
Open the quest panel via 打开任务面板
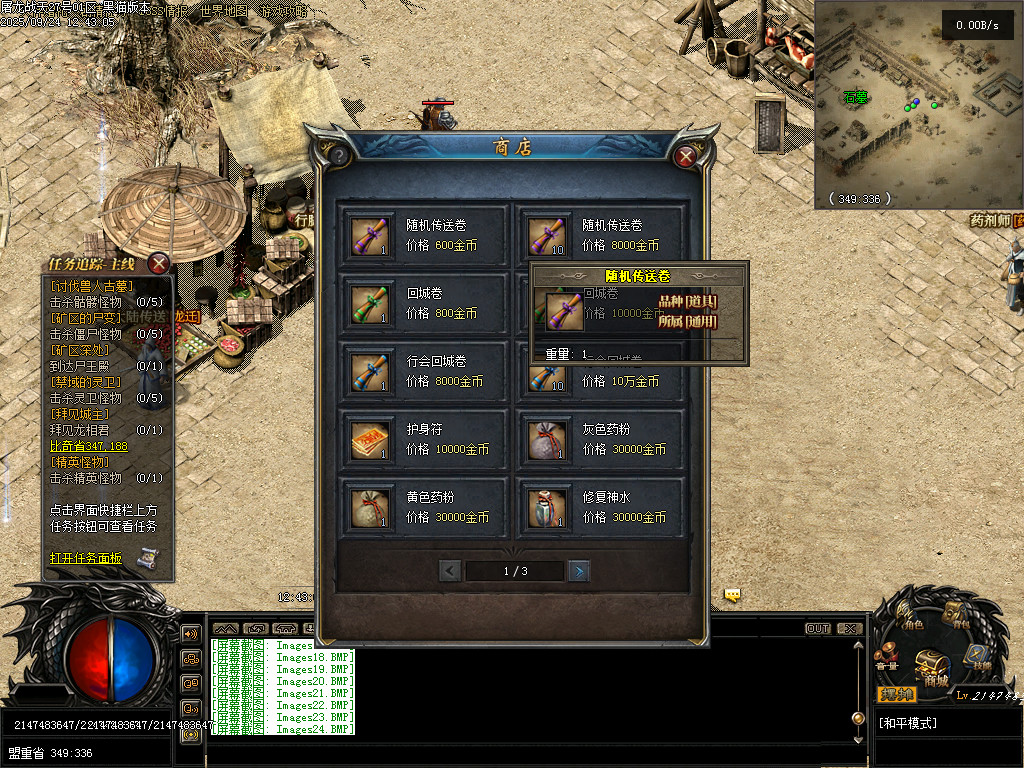(x=86, y=558)
